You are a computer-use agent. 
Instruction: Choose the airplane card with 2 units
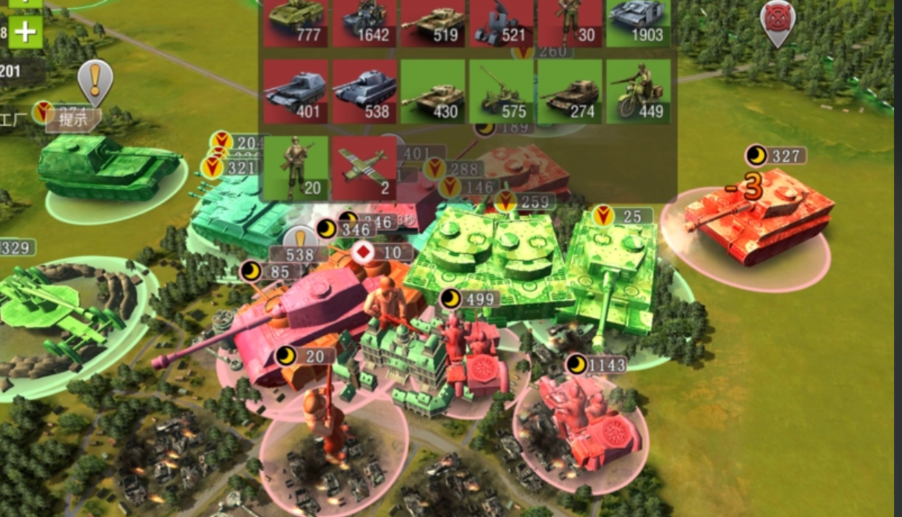coord(365,168)
